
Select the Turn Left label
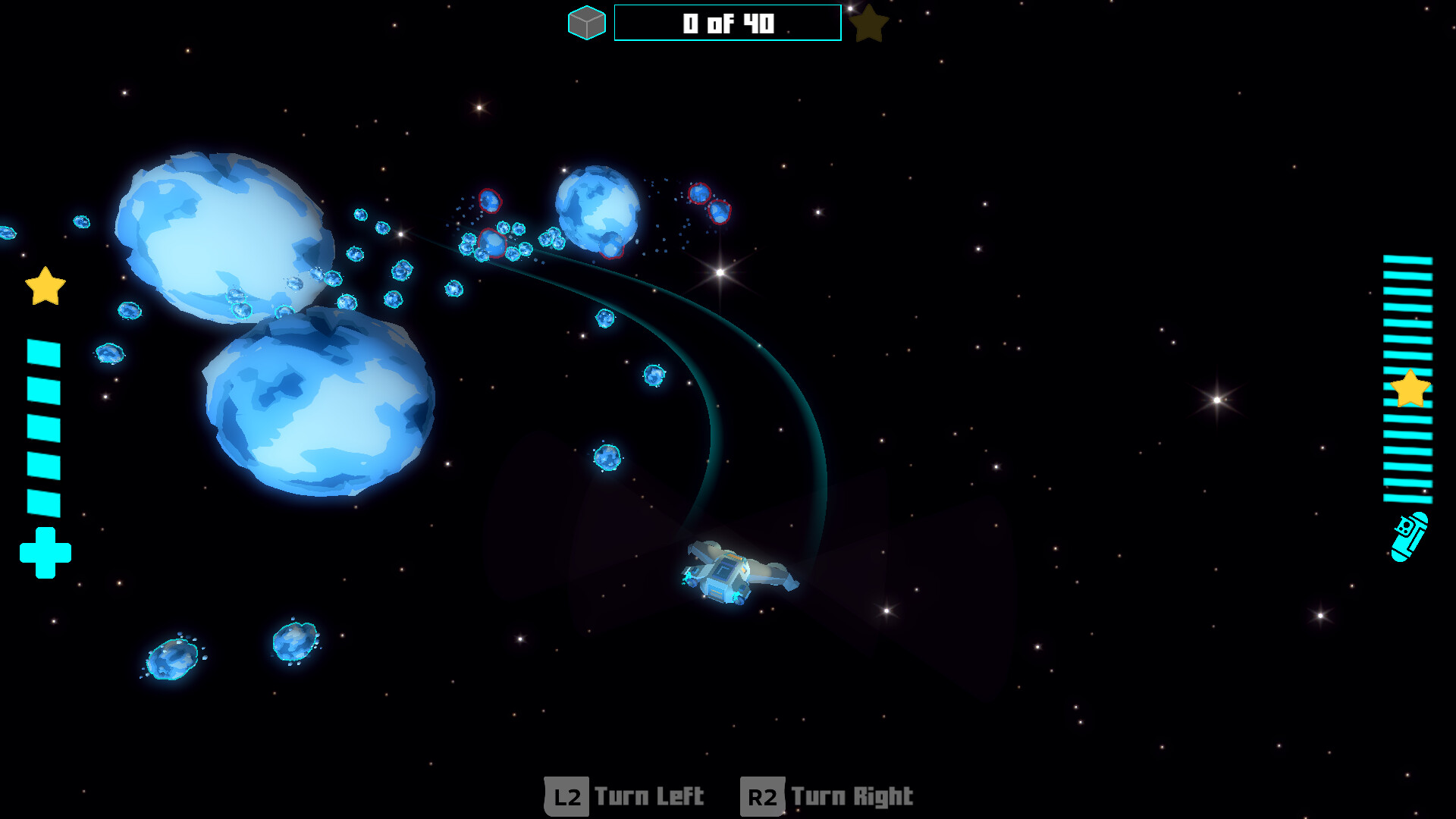pos(648,796)
